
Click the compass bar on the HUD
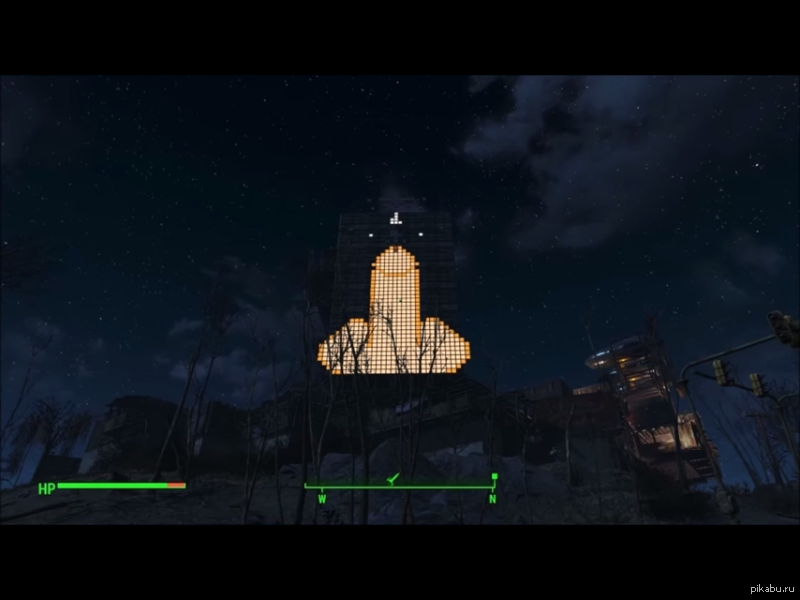(x=400, y=487)
